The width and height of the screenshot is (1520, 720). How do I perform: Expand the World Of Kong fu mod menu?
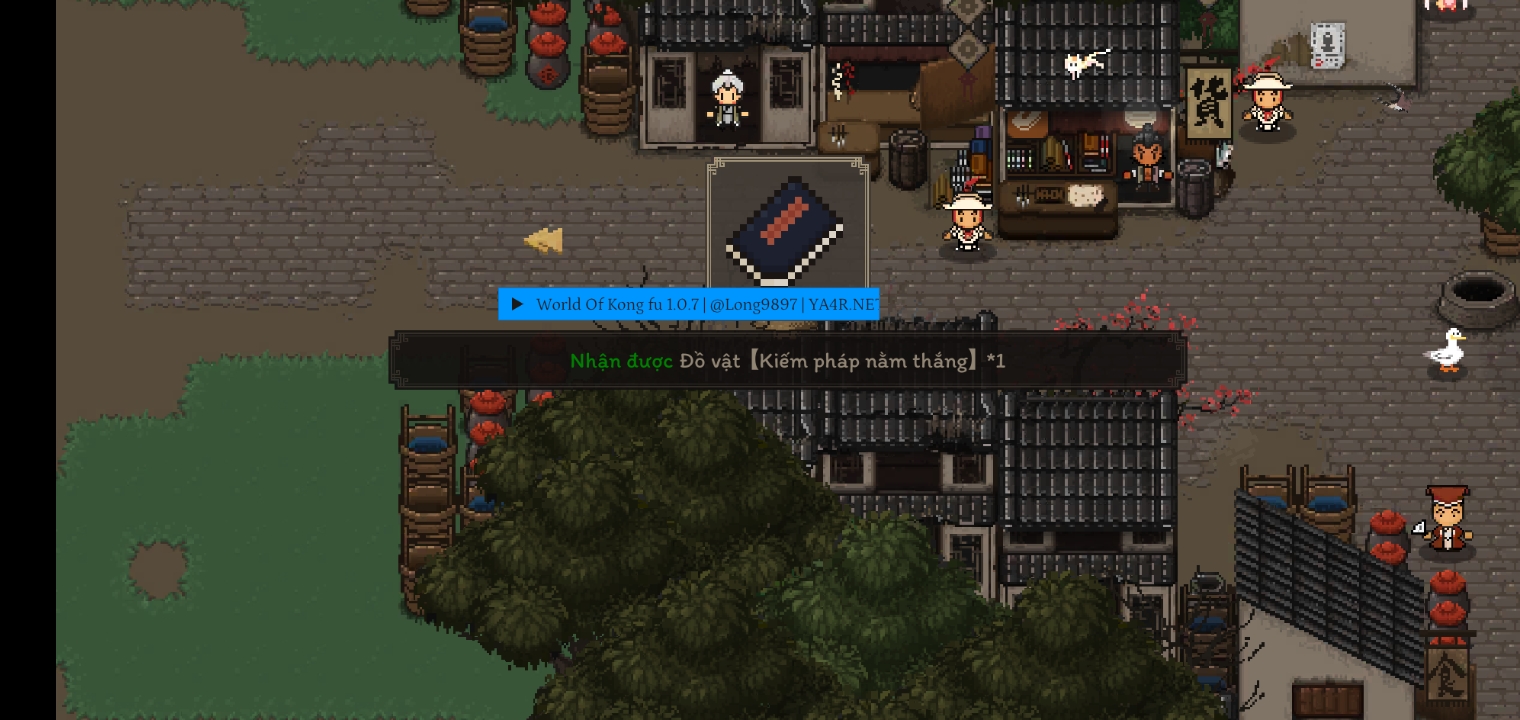pyautogui.click(x=517, y=304)
